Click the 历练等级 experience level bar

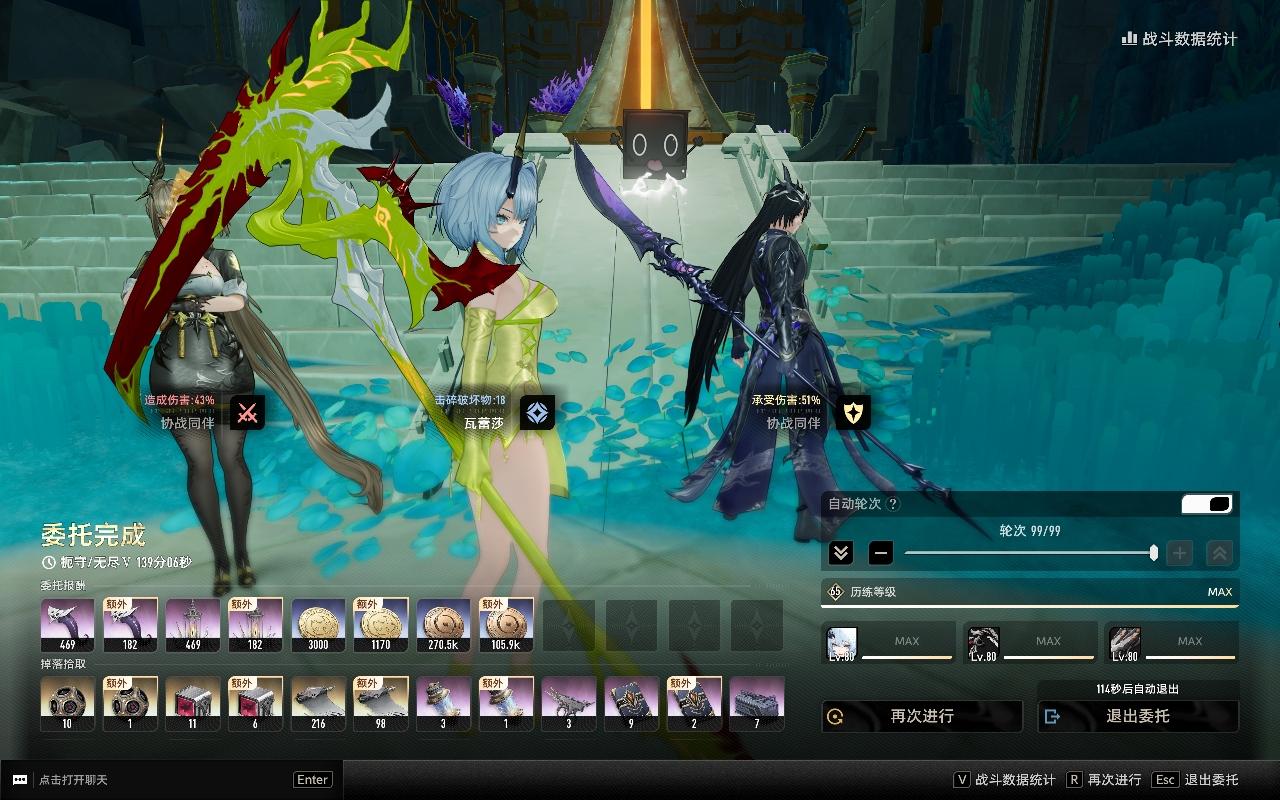1030,592
